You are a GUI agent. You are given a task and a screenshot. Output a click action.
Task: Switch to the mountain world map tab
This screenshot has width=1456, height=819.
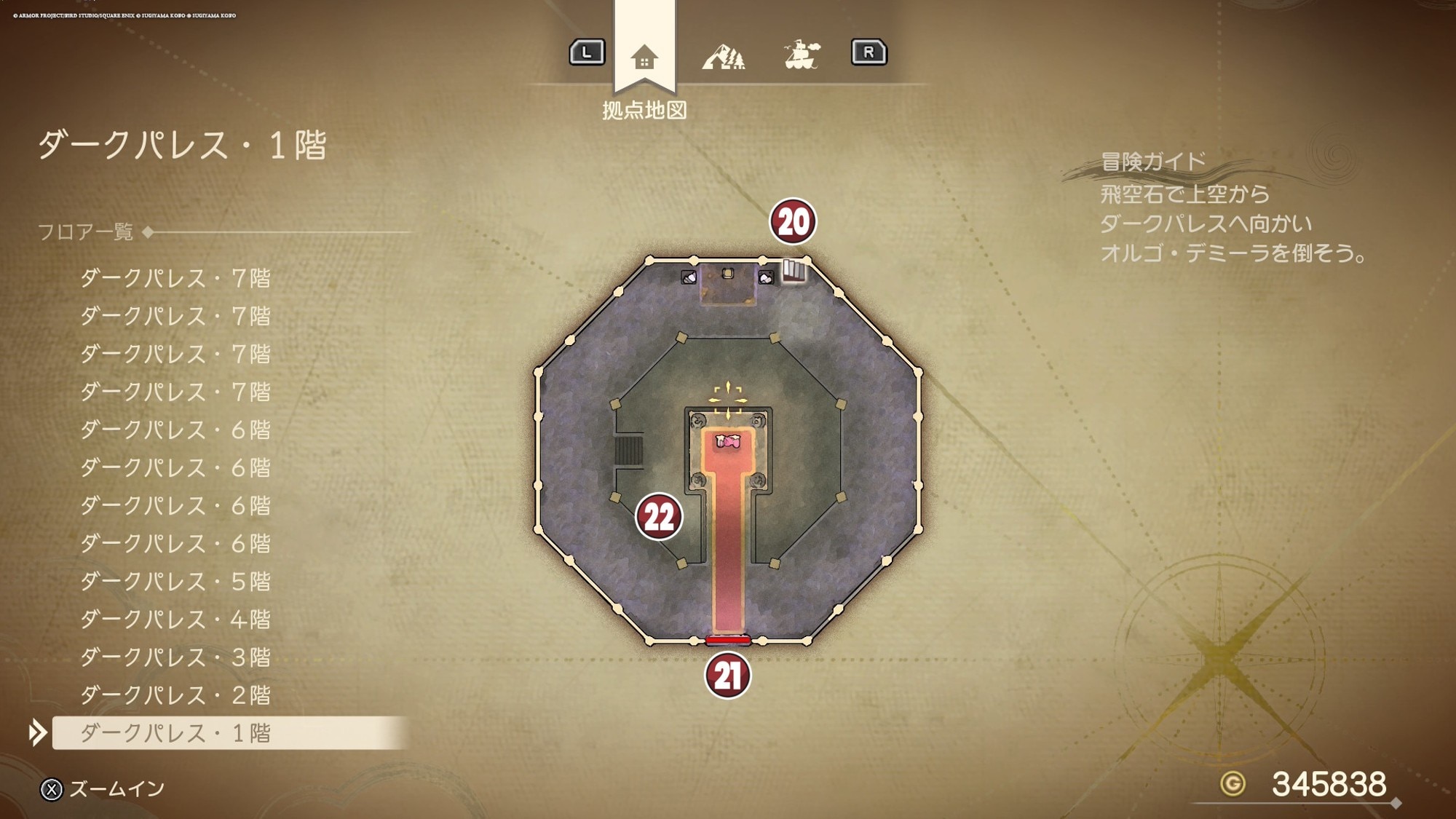coord(723,56)
